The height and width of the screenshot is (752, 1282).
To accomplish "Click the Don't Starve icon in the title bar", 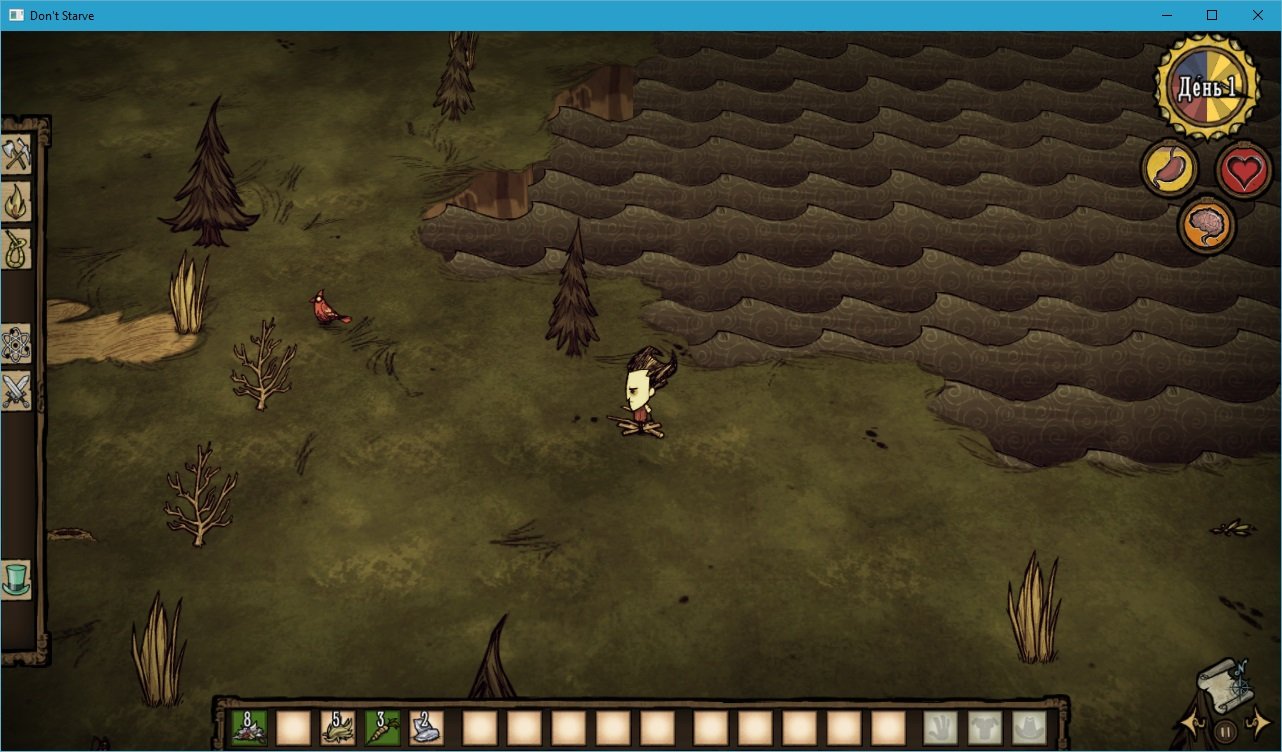I will [x=14, y=15].
